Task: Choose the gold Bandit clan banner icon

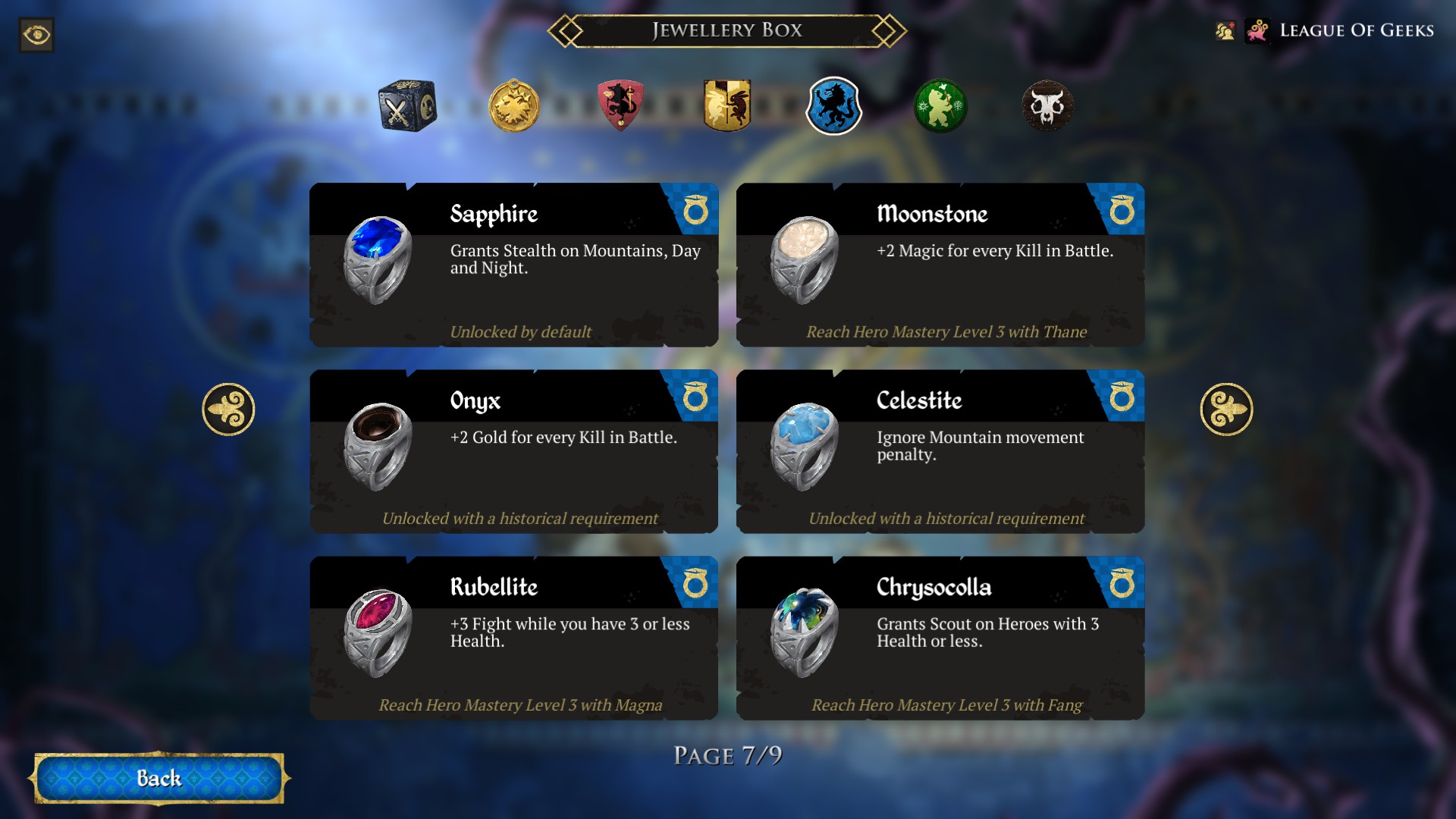Action: [x=728, y=107]
